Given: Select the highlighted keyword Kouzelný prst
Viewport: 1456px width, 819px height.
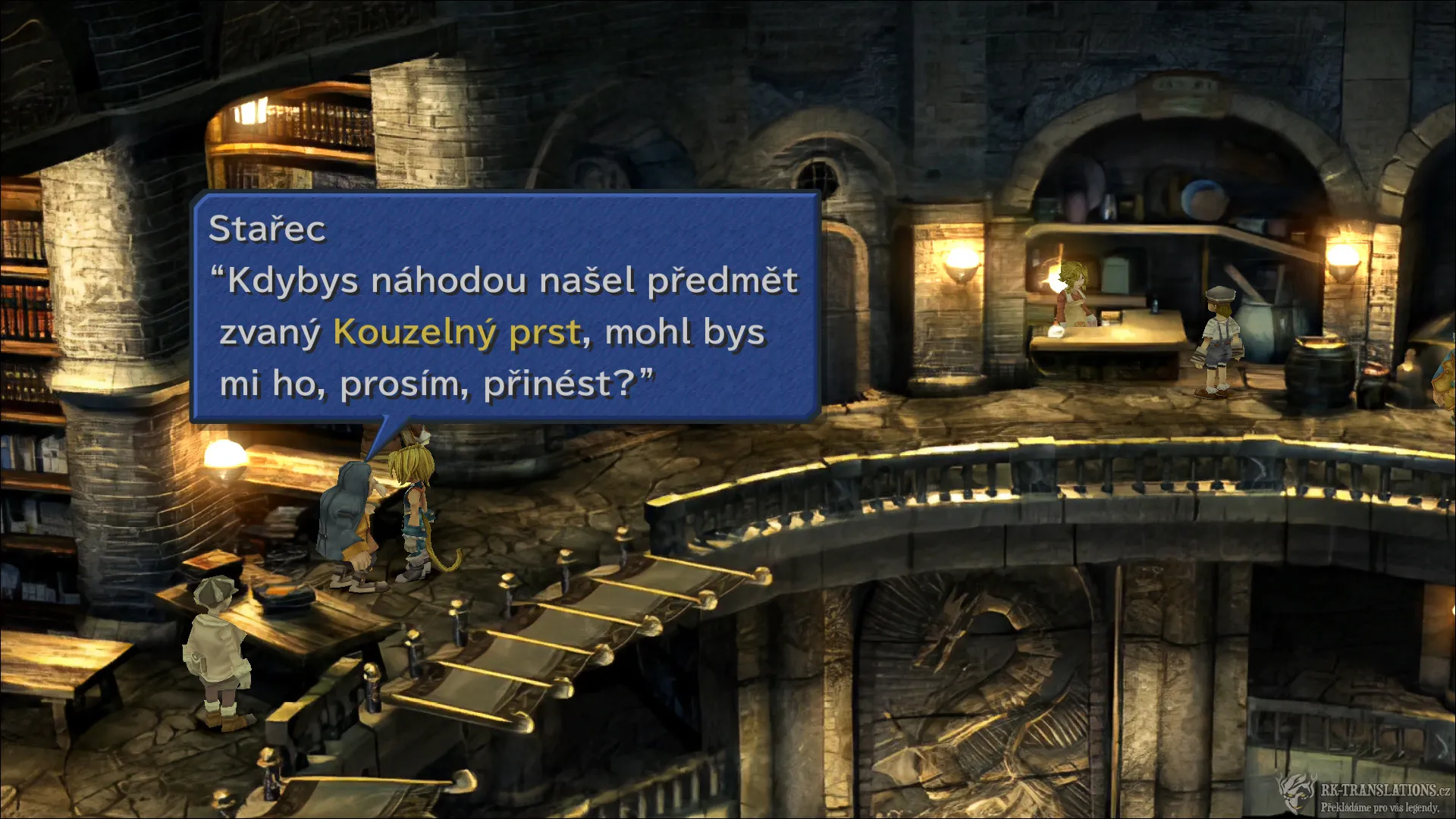Looking at the screenshot, I should tap(457, 331).
